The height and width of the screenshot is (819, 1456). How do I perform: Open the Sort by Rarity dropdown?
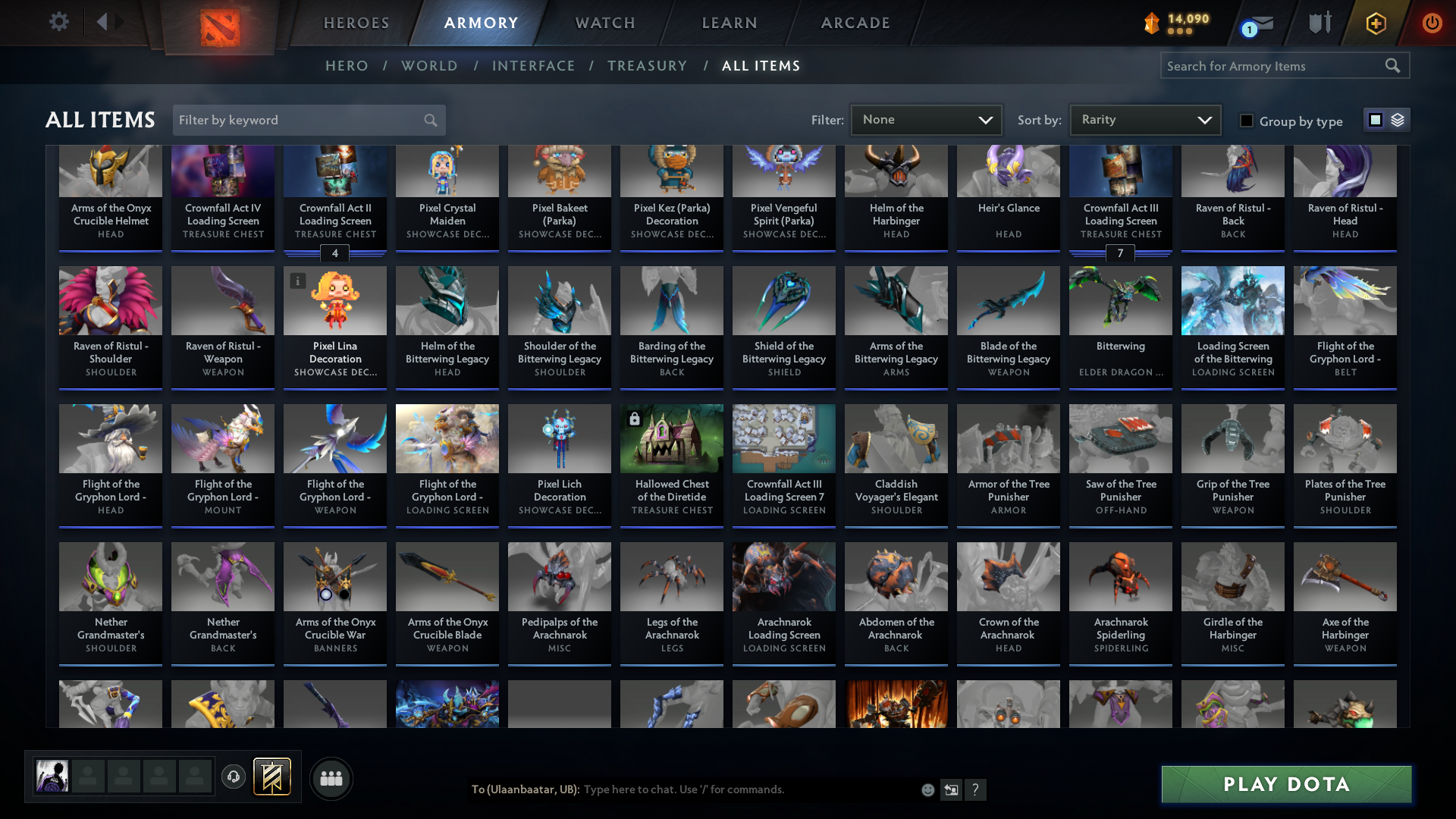click(1144, 119)
